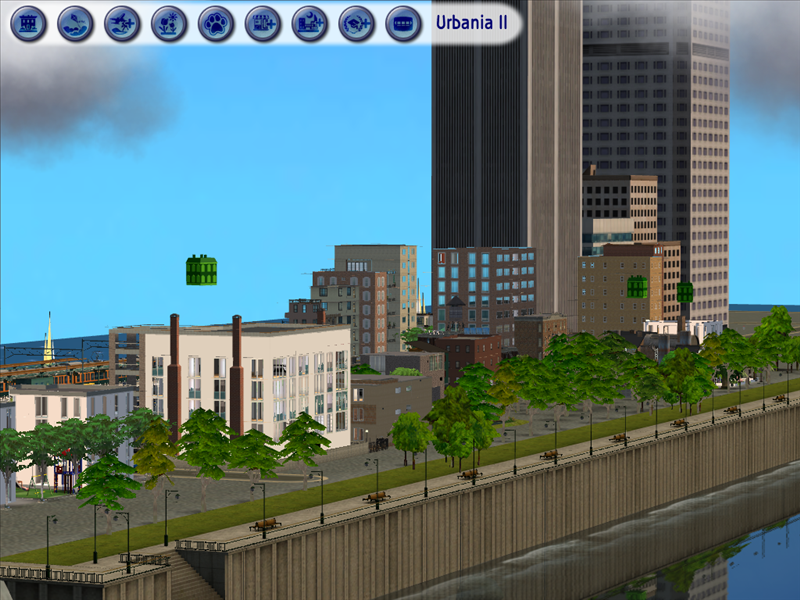Screen dimensions: 800x600
Task: Select the shop storefront with plus icon
Action: tap(263, 23)
